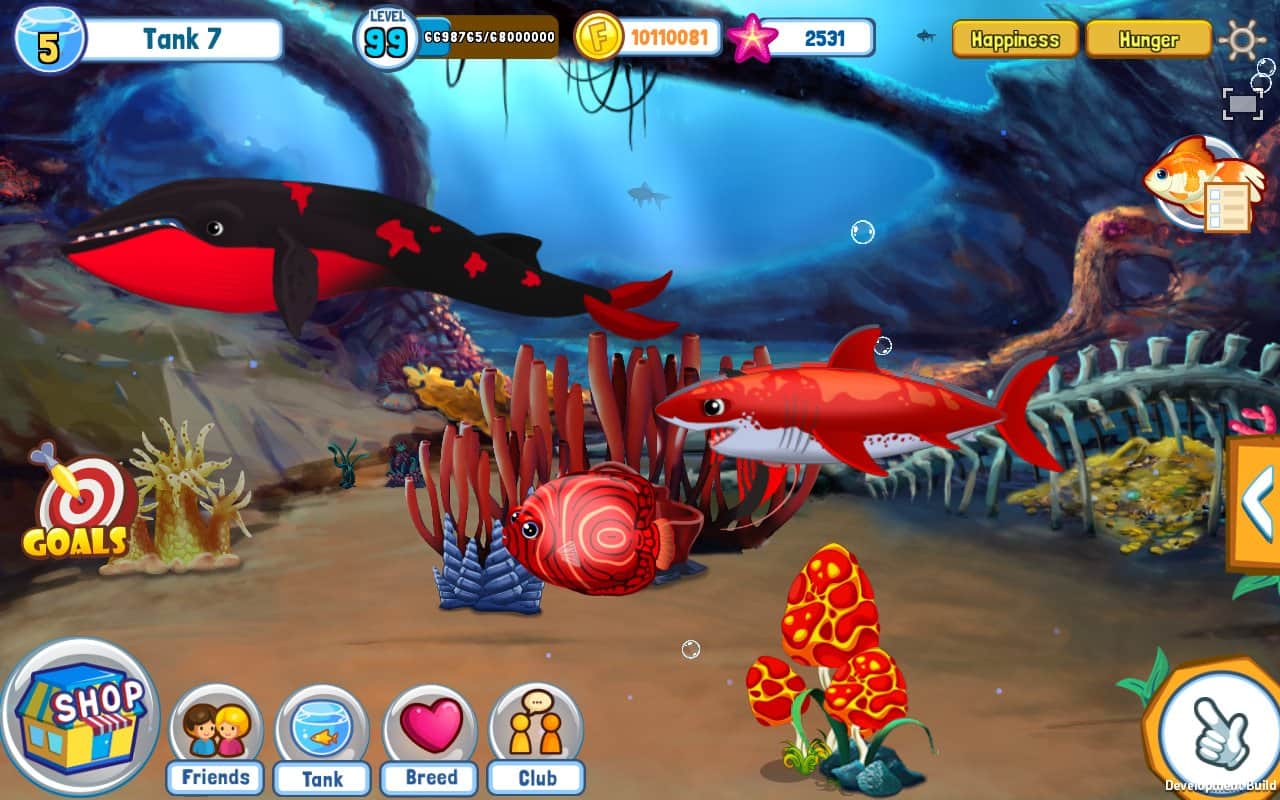Click the fishbowl tank number icon

point(49,40)
